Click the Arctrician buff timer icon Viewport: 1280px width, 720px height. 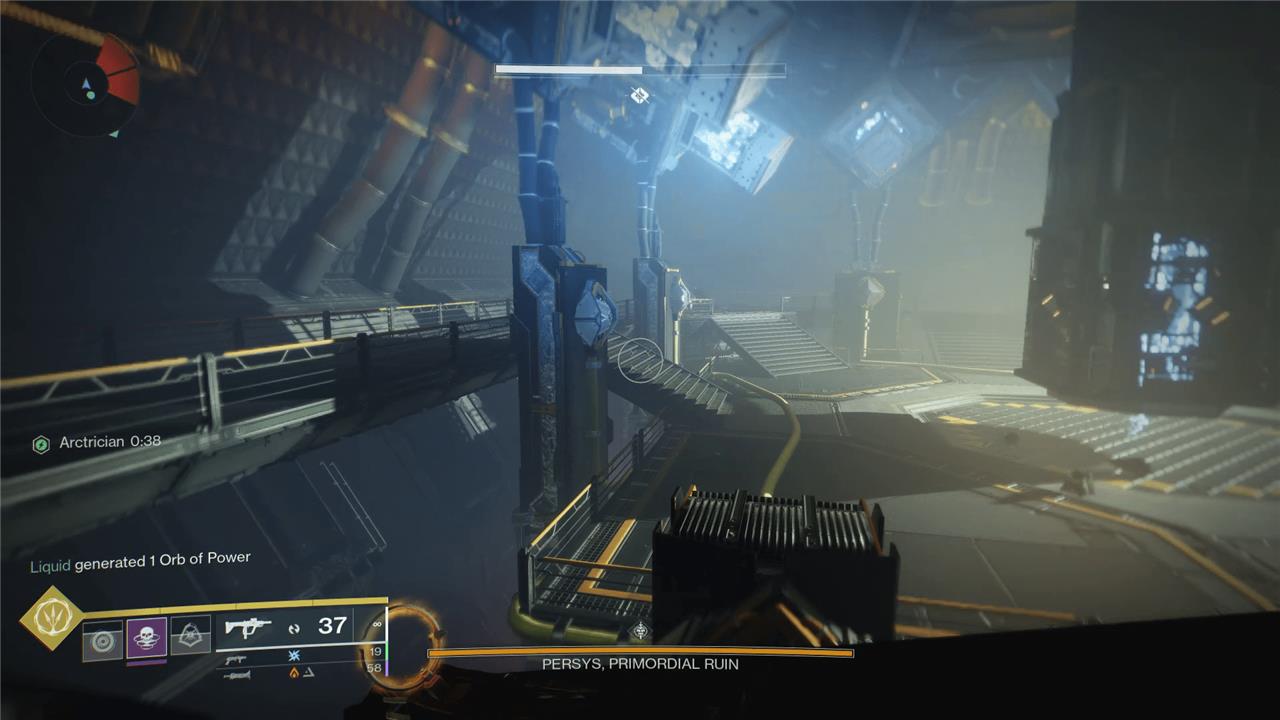pos(41,443)
